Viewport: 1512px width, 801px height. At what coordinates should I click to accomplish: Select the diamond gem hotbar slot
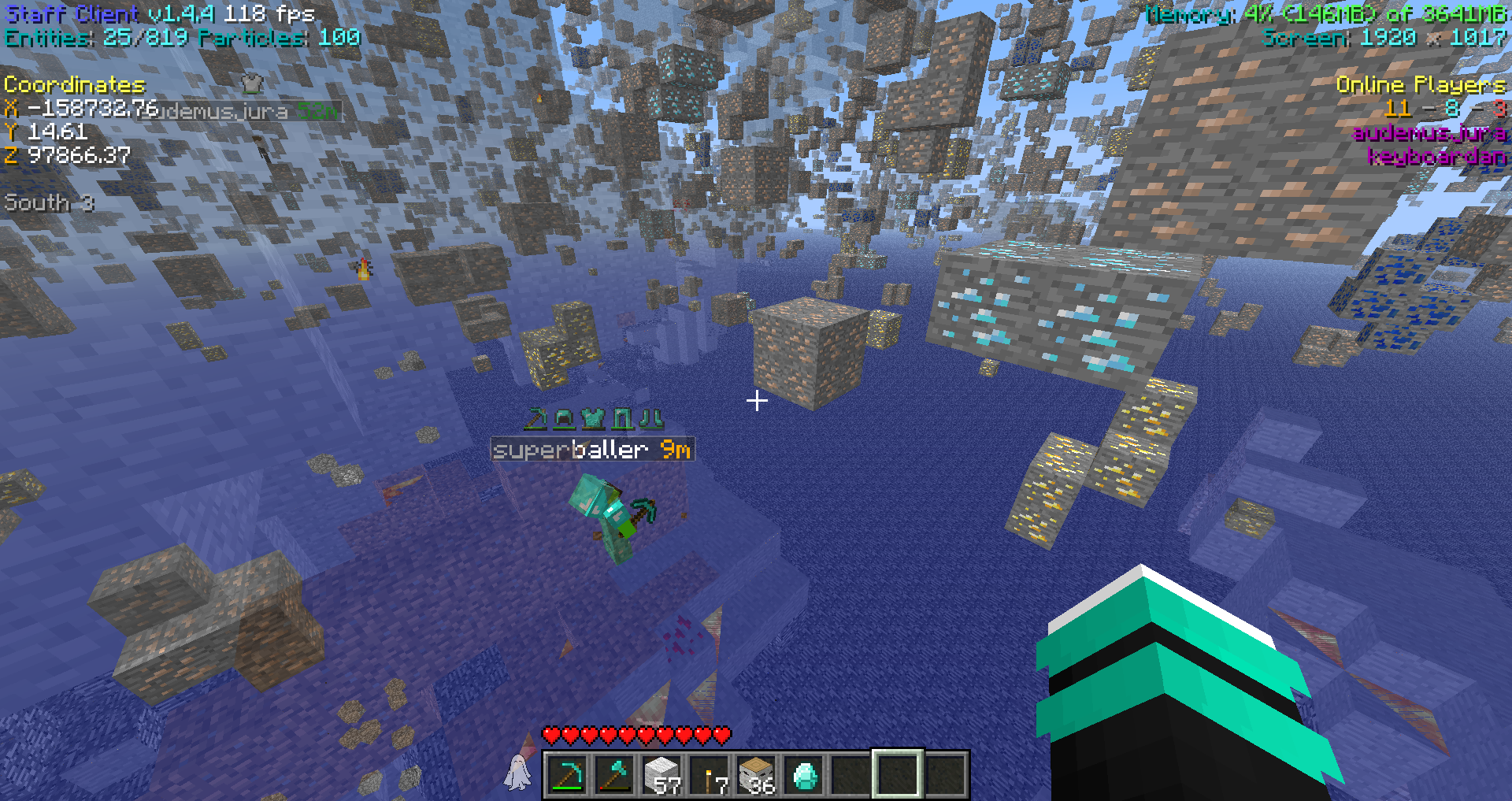coord(804,775)
